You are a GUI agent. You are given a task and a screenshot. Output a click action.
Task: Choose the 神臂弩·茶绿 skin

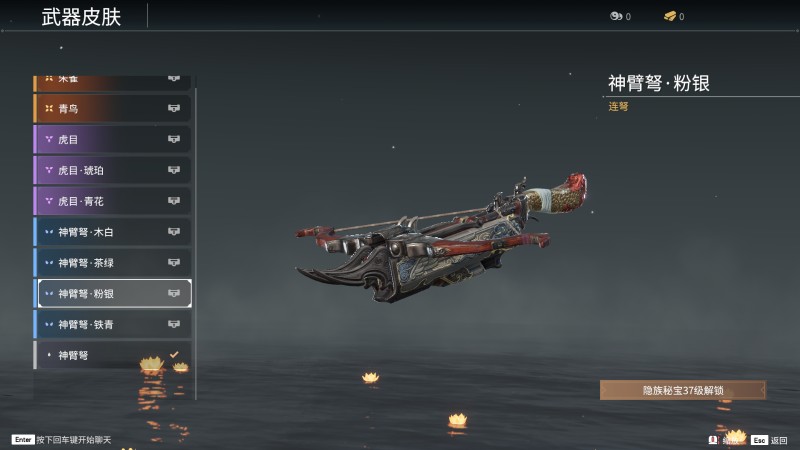(x=113, y=263)
